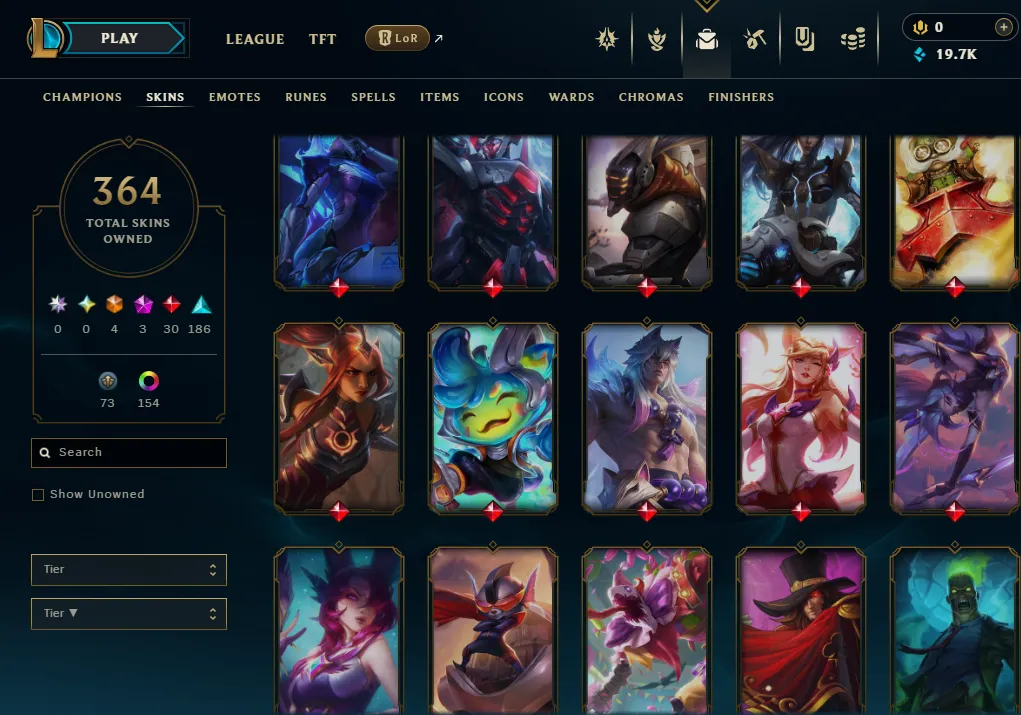Open the hammer-and-gem crafting icon

point(755,39)
